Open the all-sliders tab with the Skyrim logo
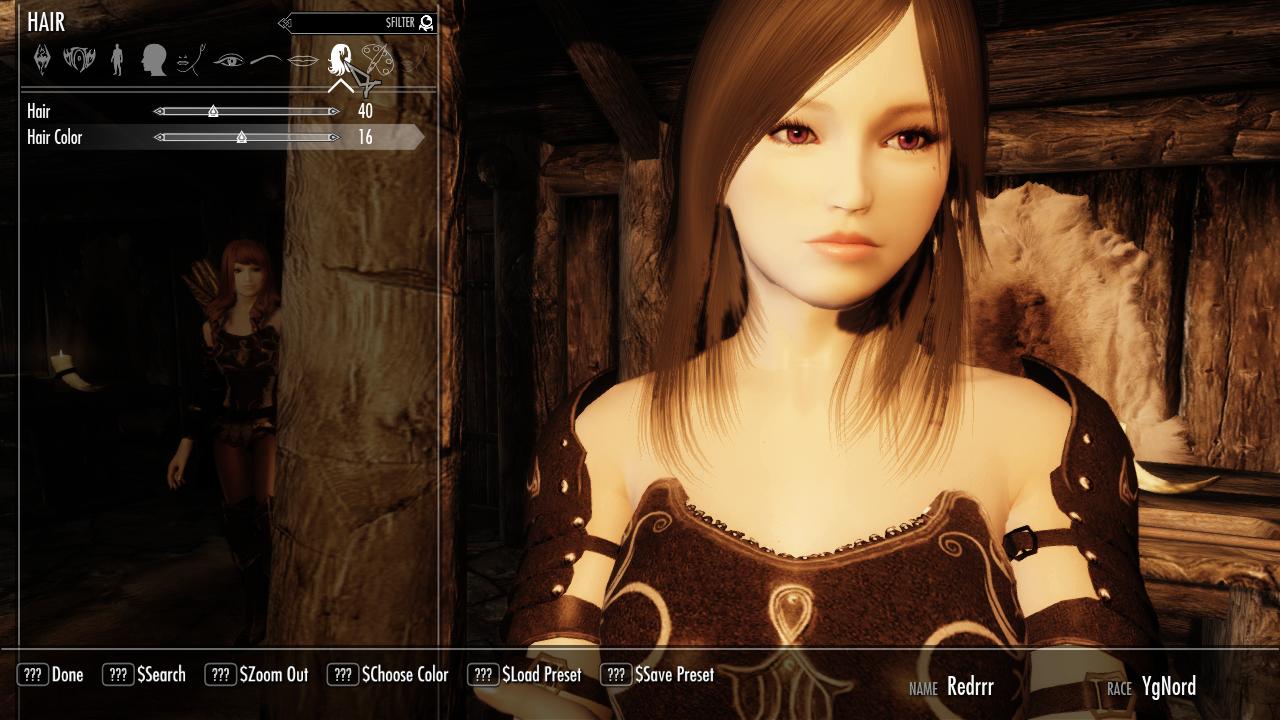 pos(42,60)
